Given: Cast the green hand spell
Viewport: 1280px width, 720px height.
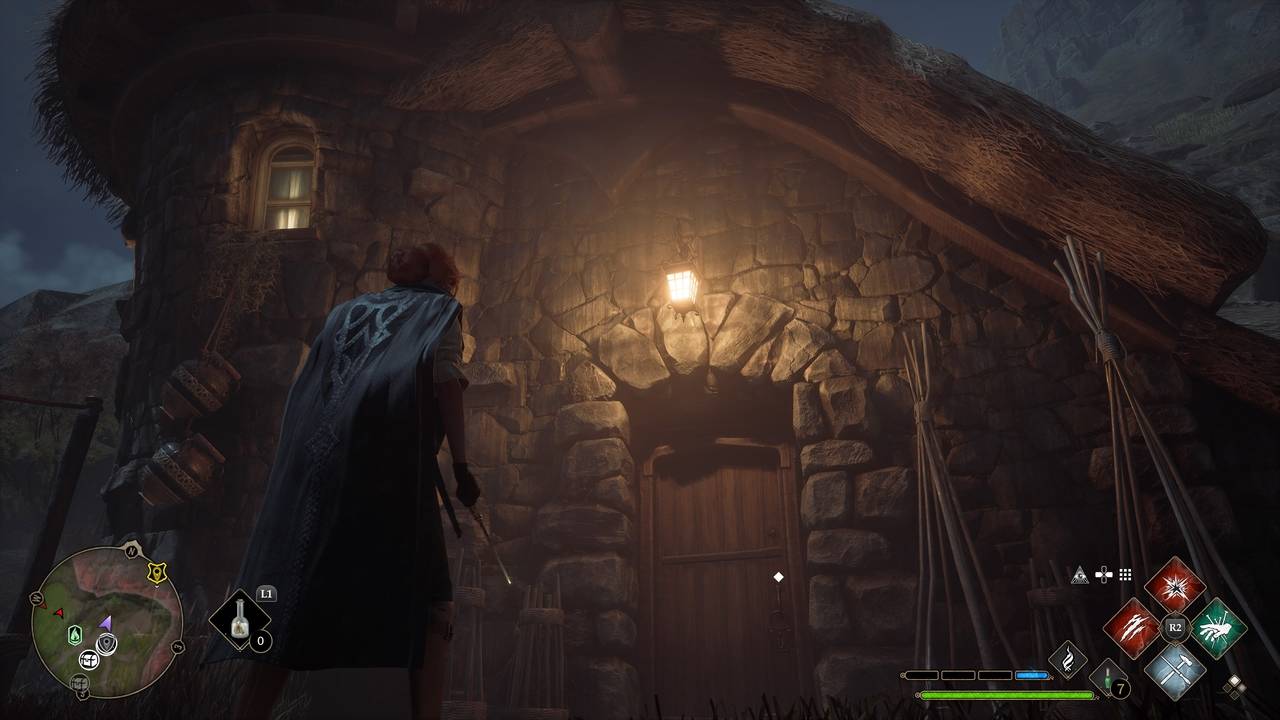Looking at the screenshot, I should click(x=1218, y=628).
